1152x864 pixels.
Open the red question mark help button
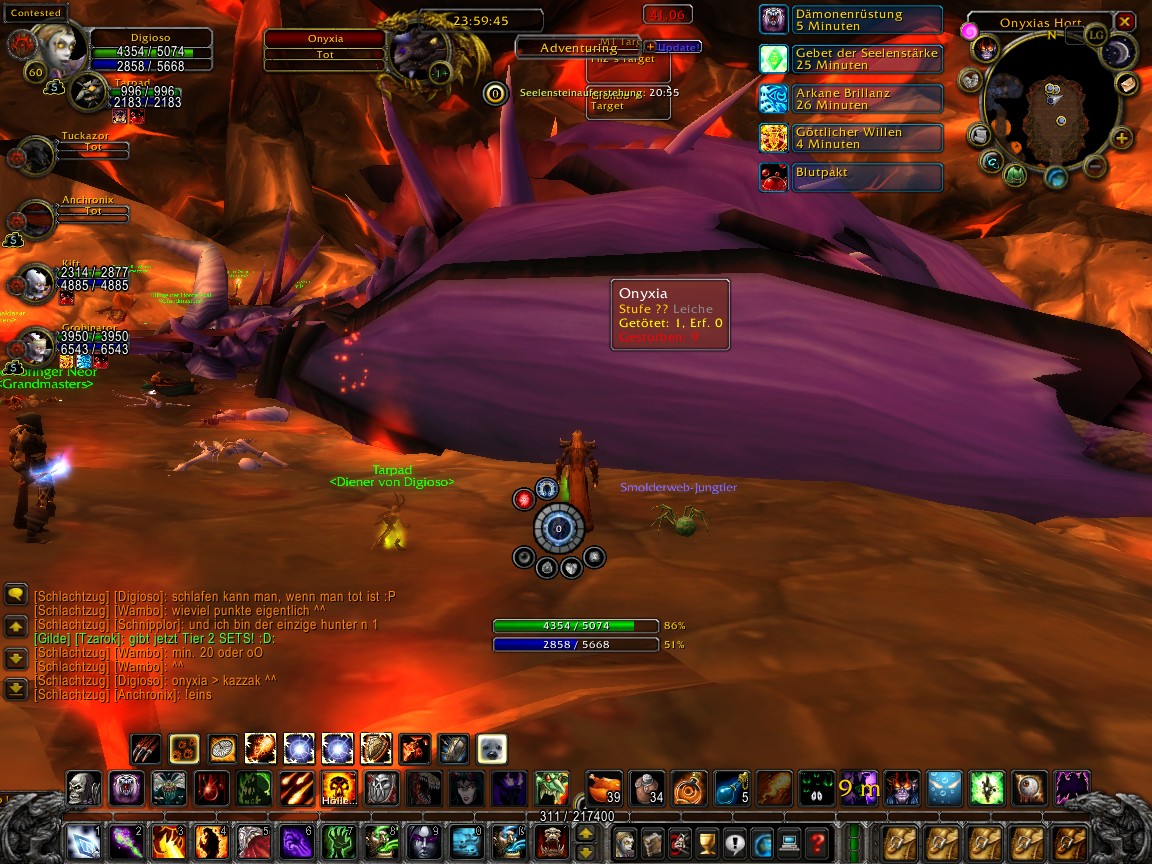pyautogui.click(x=818, y=842)
